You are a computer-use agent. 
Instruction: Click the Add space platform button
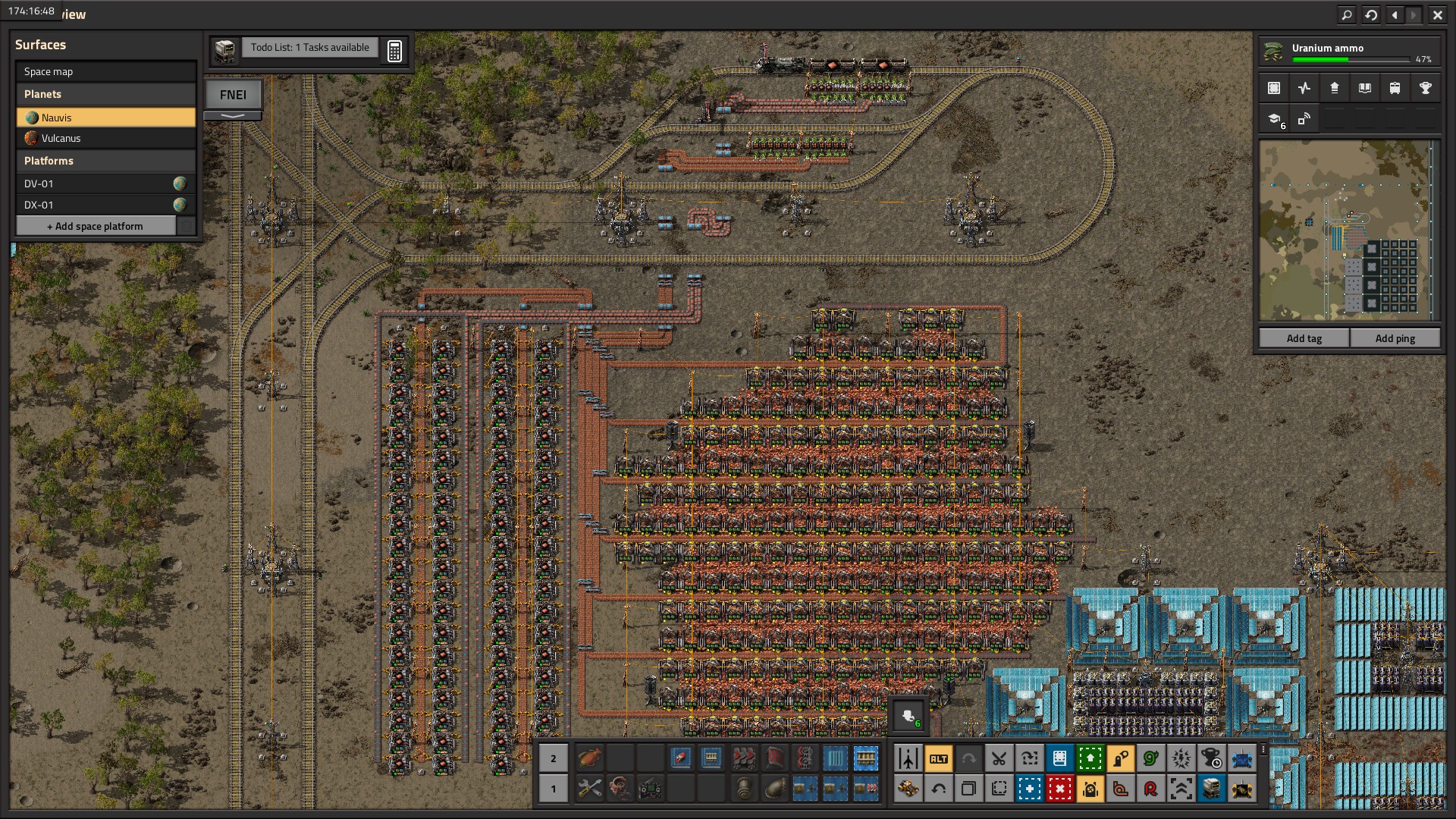[x=96, y=226]
